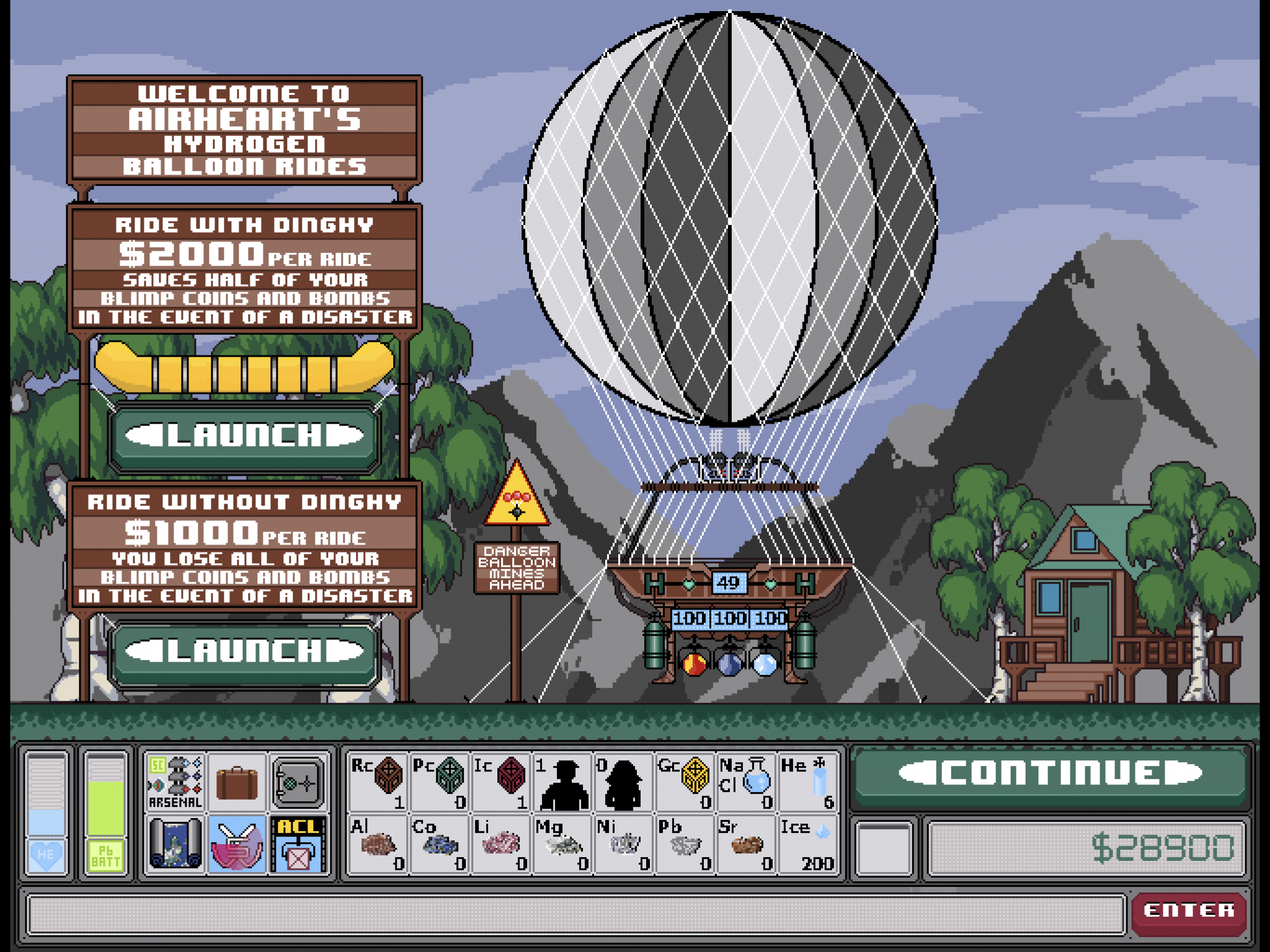Open the Arsenal panel

coord(174,780)
